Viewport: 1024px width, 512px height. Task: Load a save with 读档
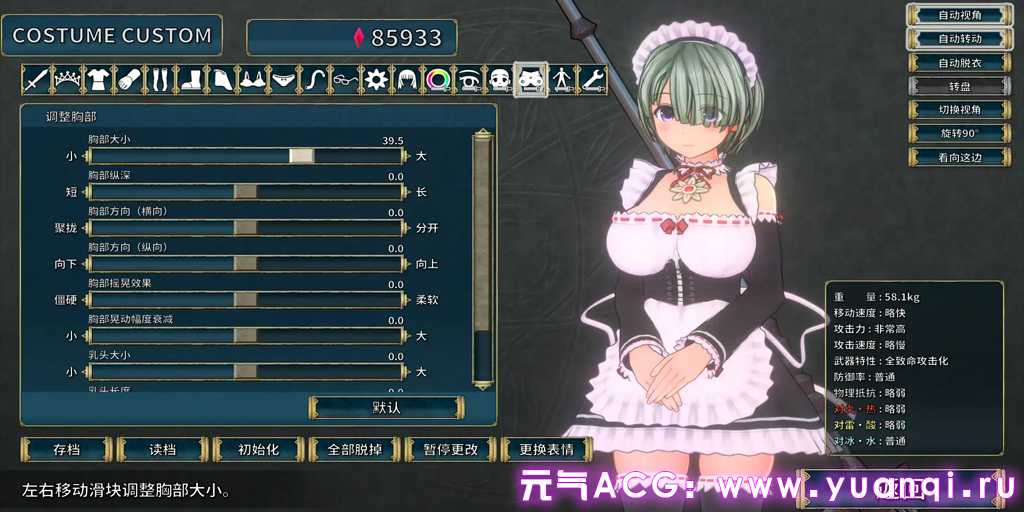162,449
